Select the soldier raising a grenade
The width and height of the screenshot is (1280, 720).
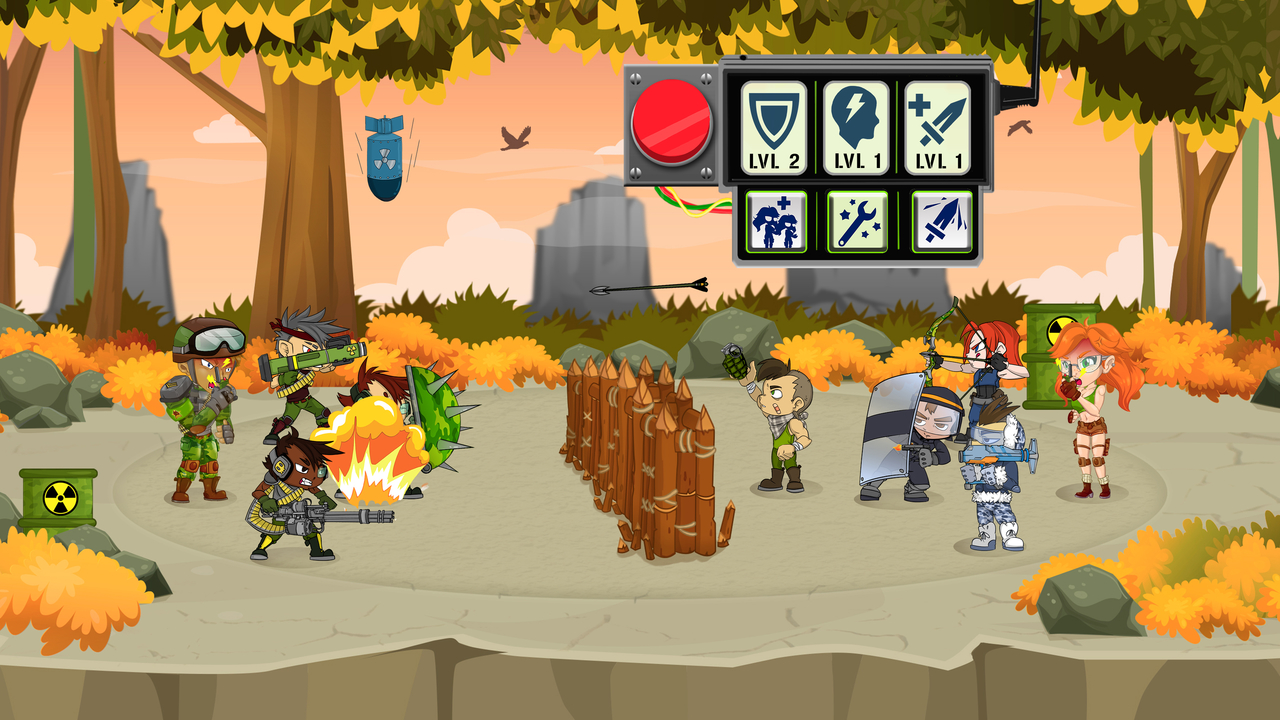point(780,420)
